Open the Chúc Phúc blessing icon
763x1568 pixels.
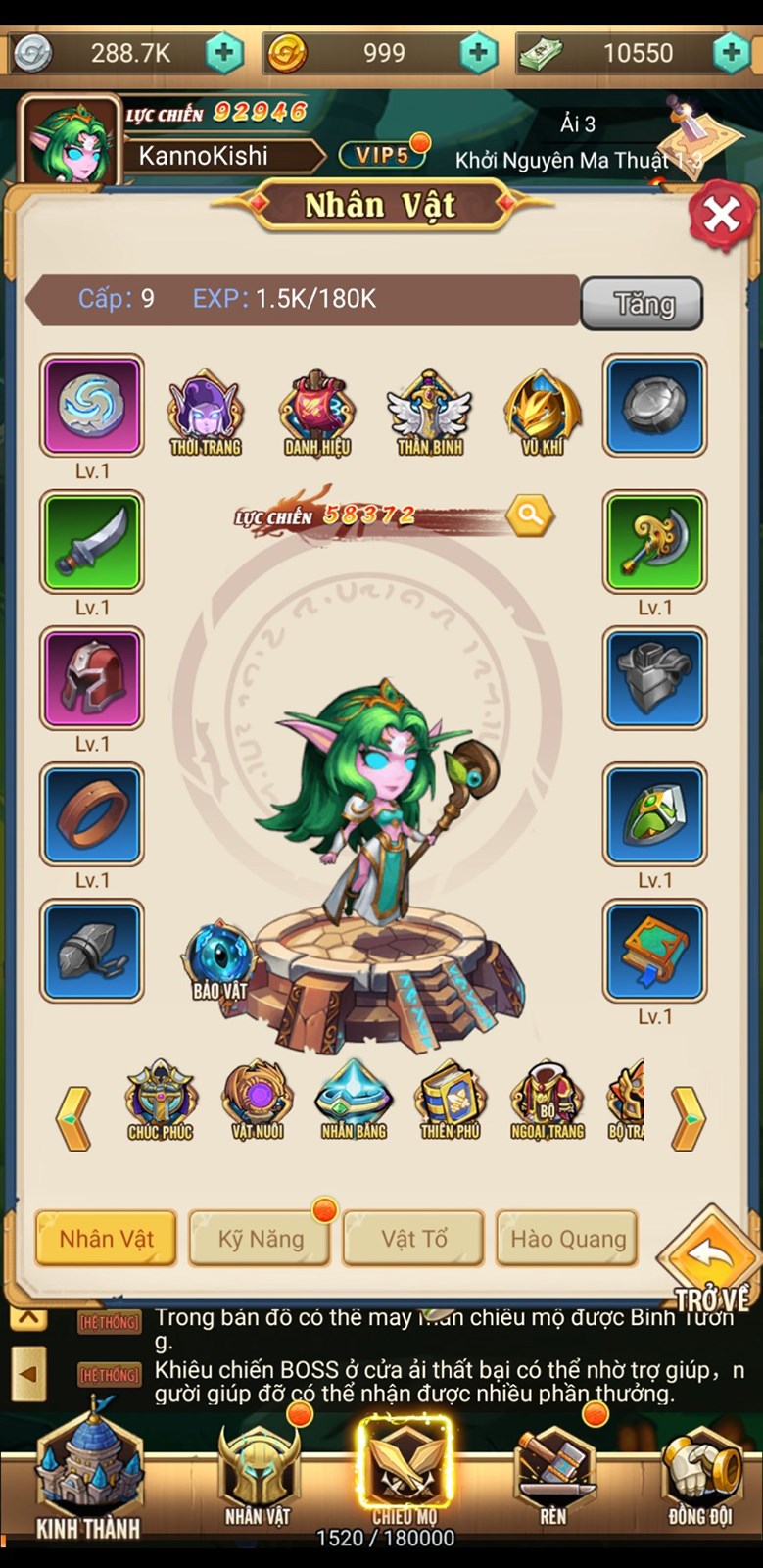tap(161, 1102)
